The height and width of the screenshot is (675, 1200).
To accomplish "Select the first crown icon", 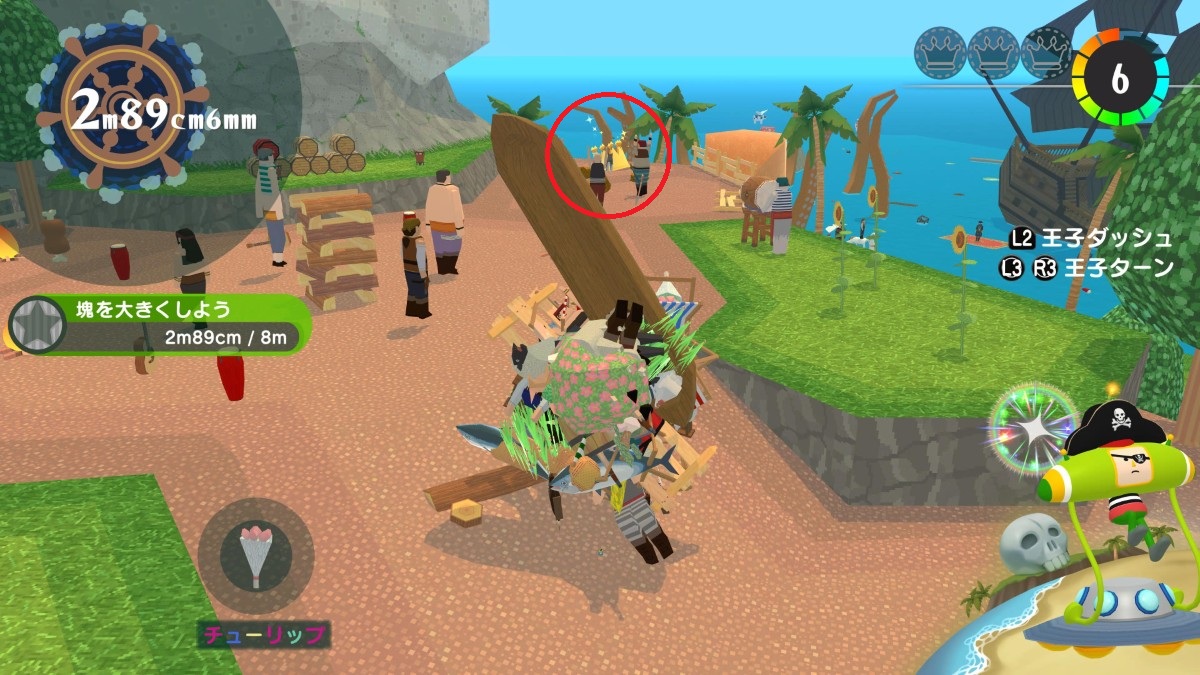I will (939, 52).
